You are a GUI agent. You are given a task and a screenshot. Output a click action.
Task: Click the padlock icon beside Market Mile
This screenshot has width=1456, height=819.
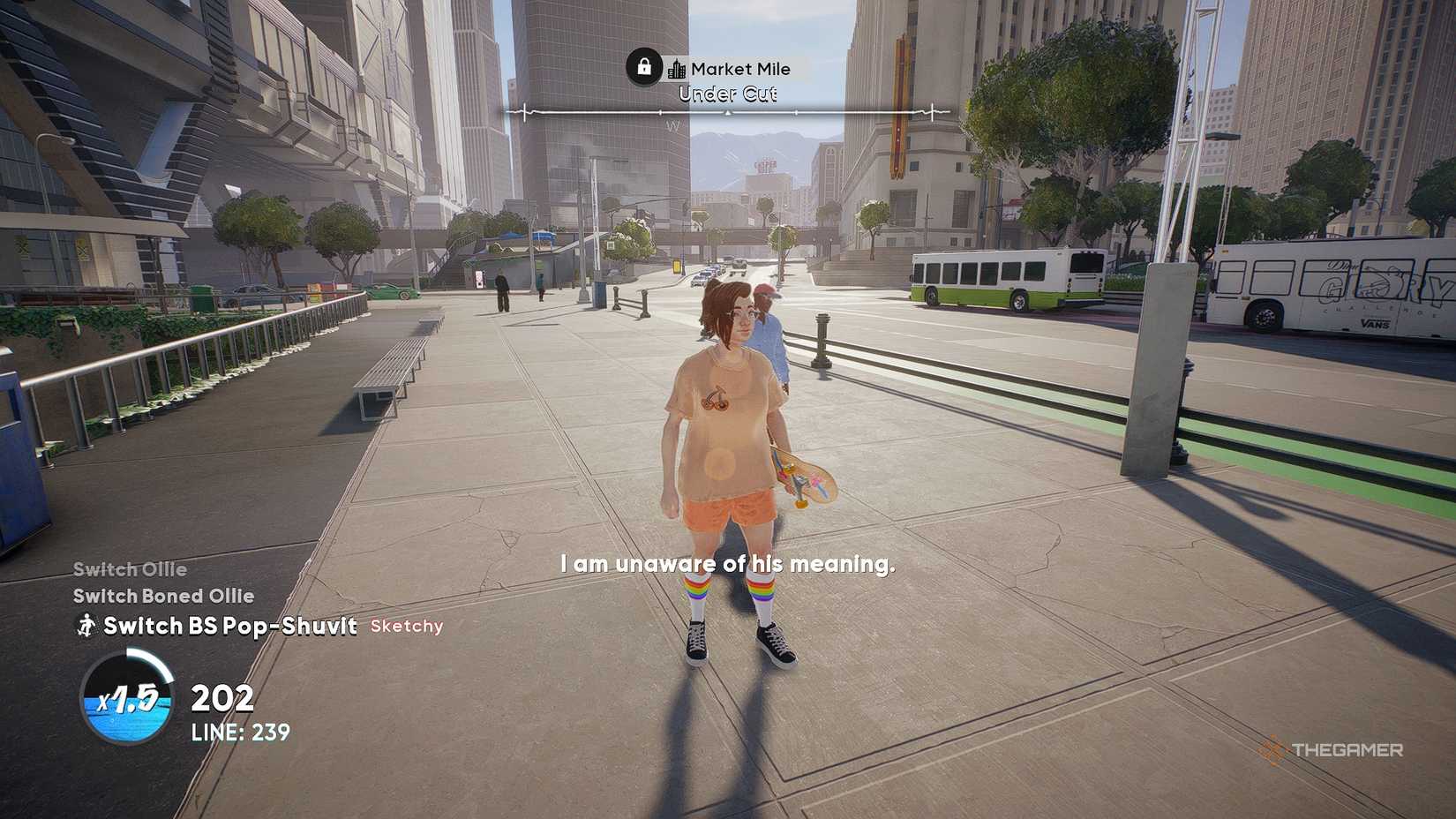(644, 67)
